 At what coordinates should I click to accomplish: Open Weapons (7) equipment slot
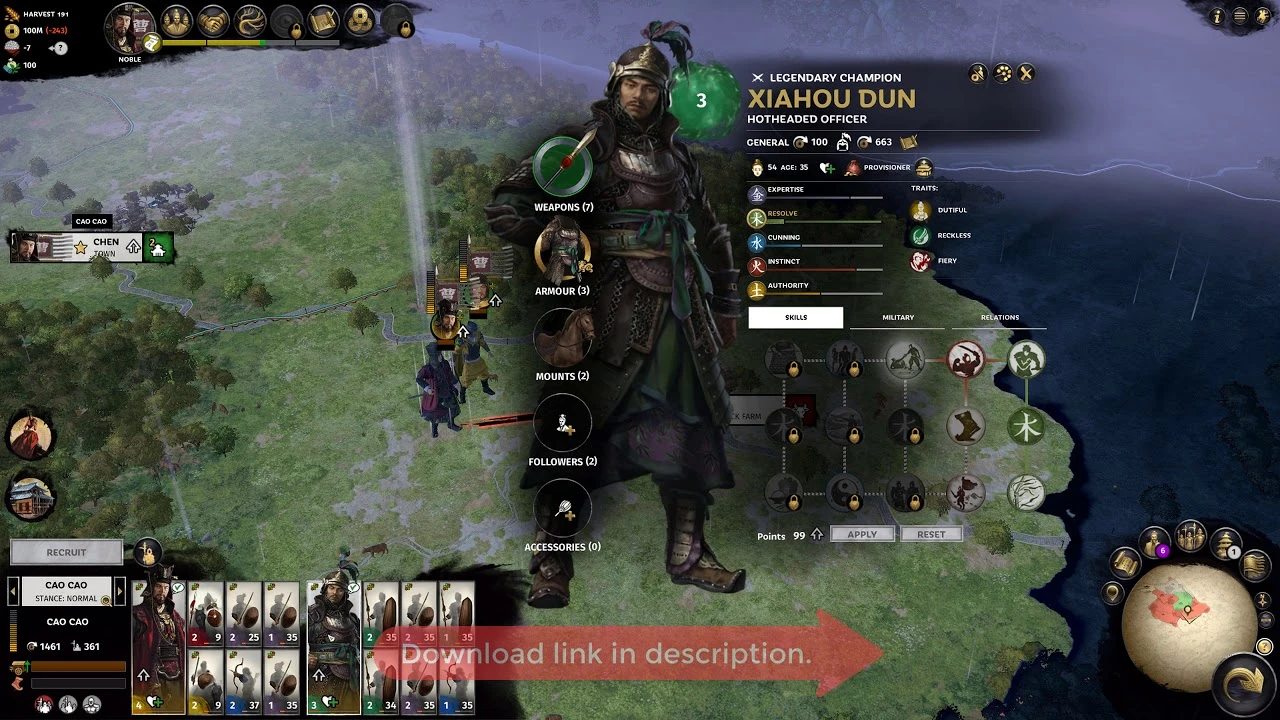563,166
